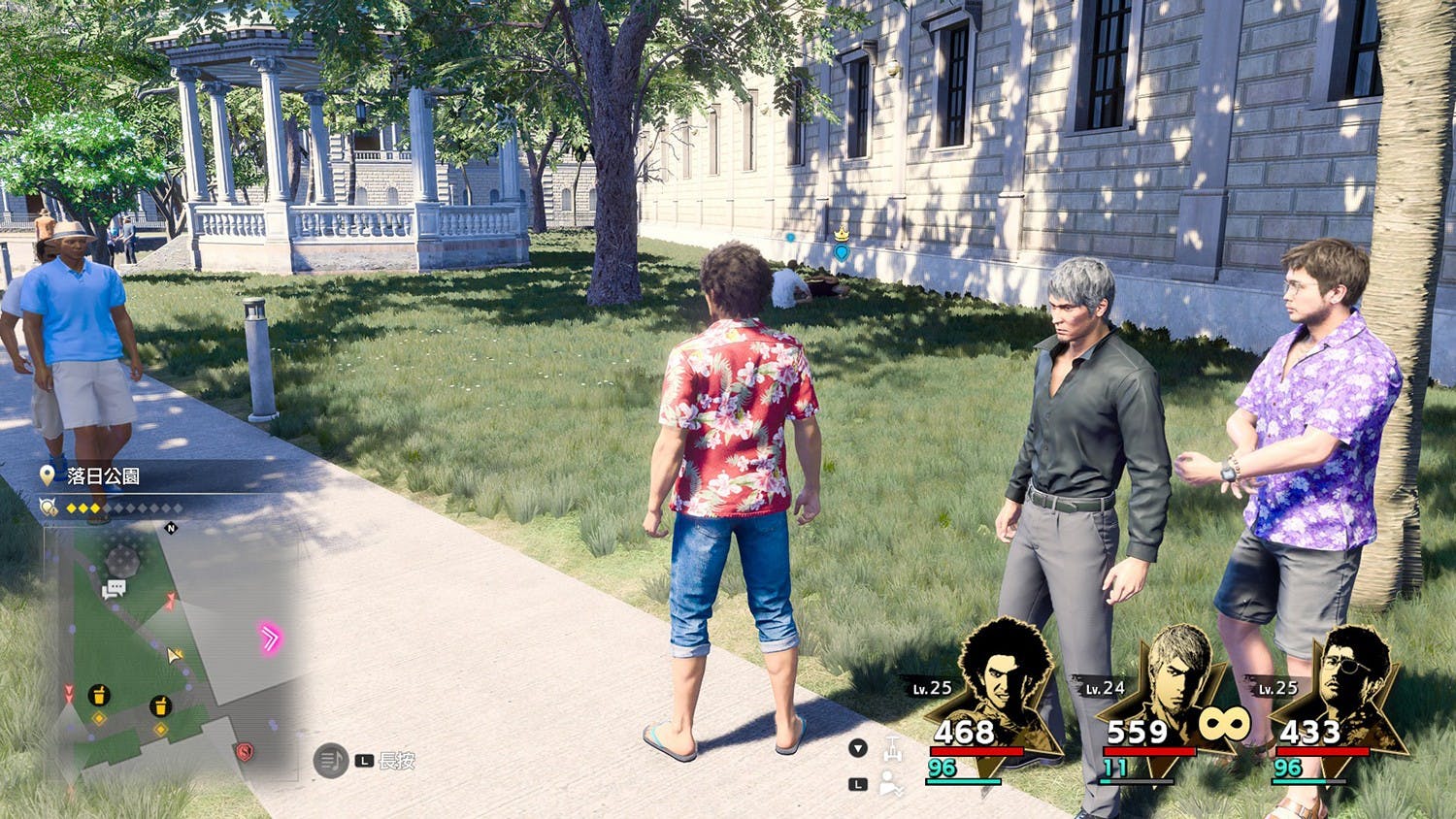Select the speech bubble marker on the minimap
Screen dimensions: 1456x819
pyautogui.click(x=115, y=589)
